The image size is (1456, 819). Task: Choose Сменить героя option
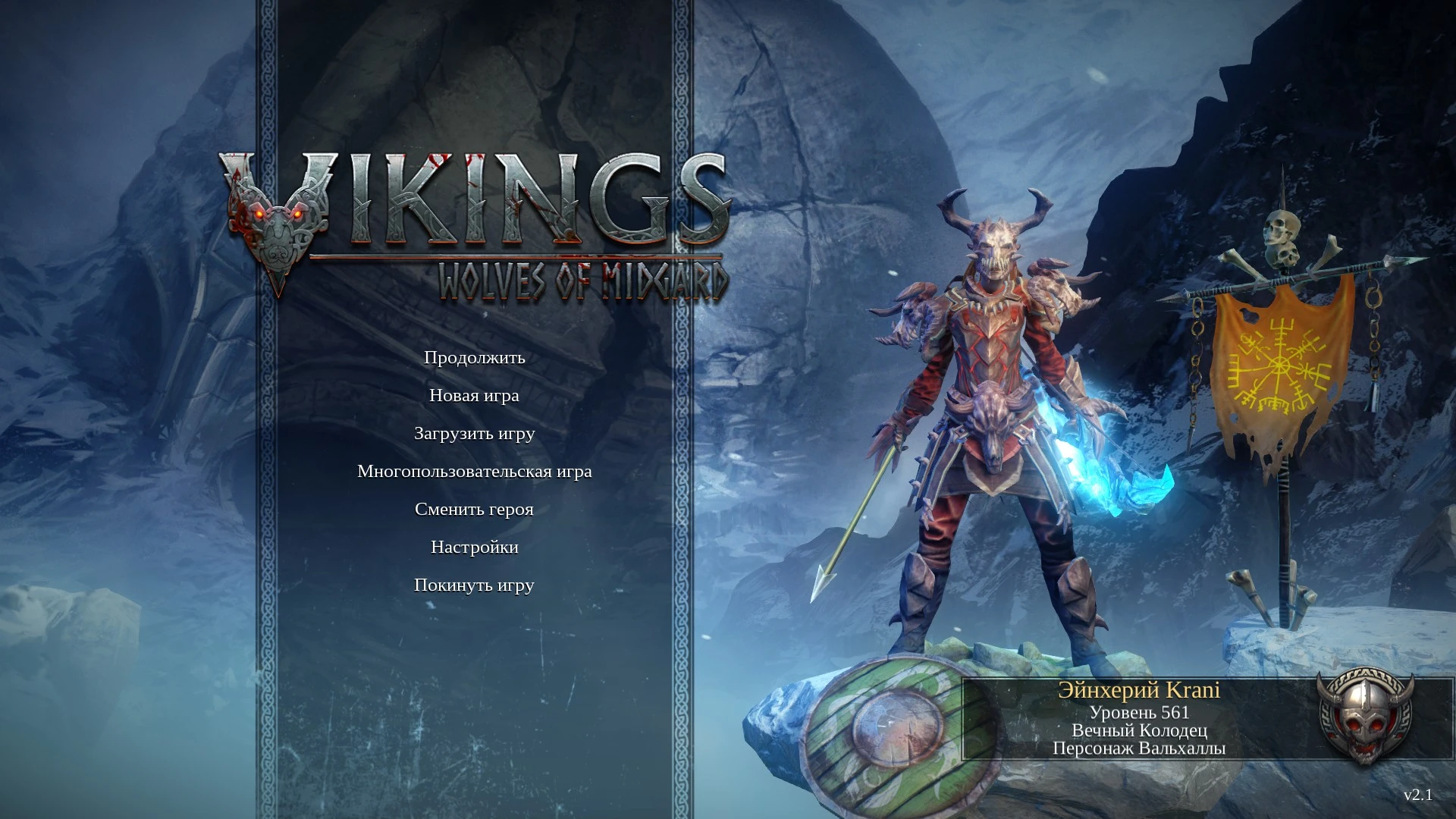point(475,509)
